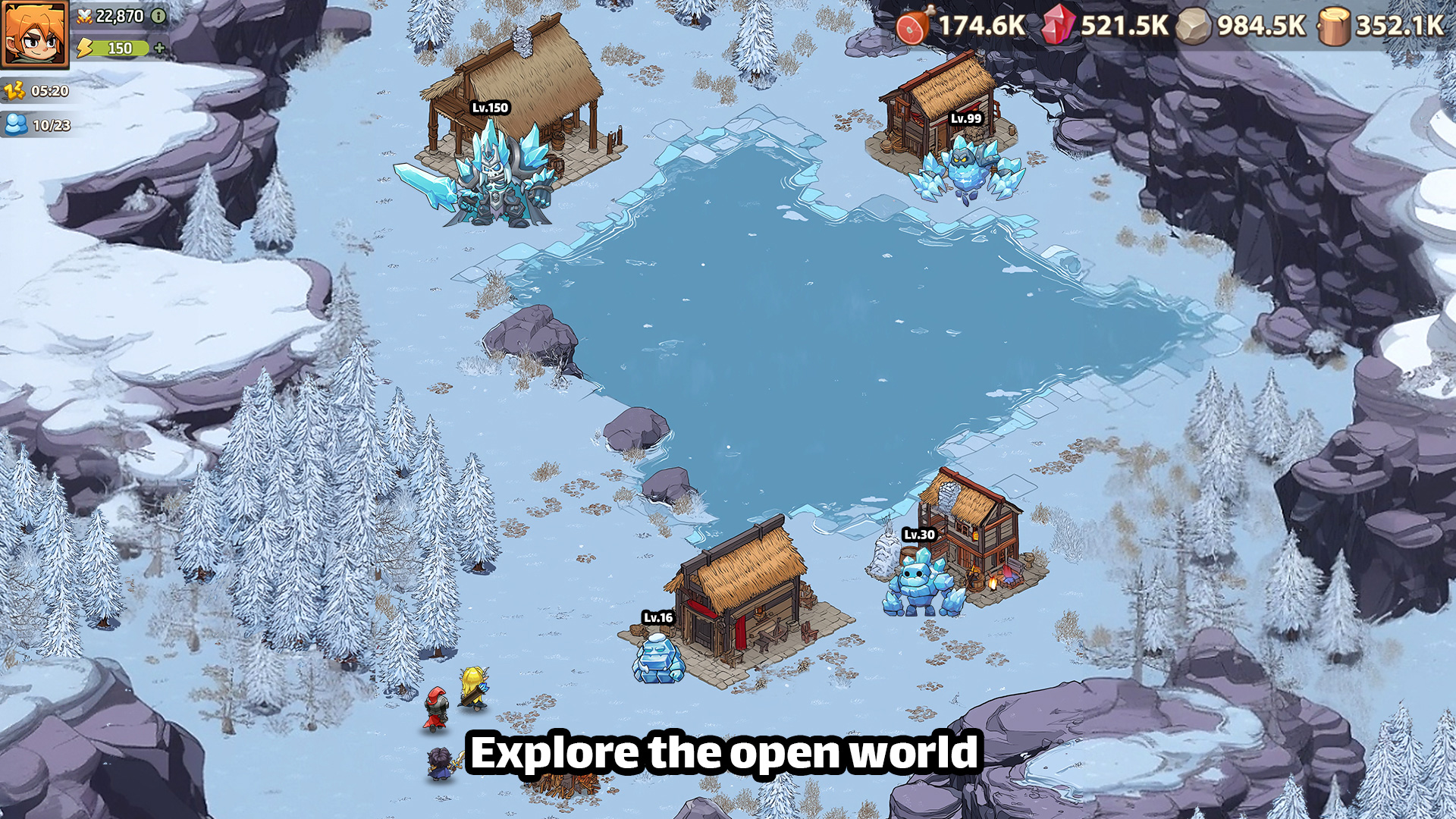Open the orange-haired hero profile portrait
This screenshot has width=1456, height=819.
click(x=34, y=34)
